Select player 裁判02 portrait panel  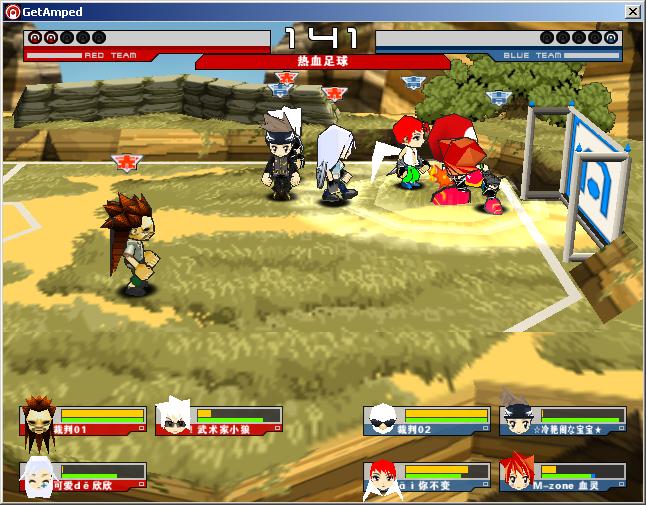click(427, 420)
